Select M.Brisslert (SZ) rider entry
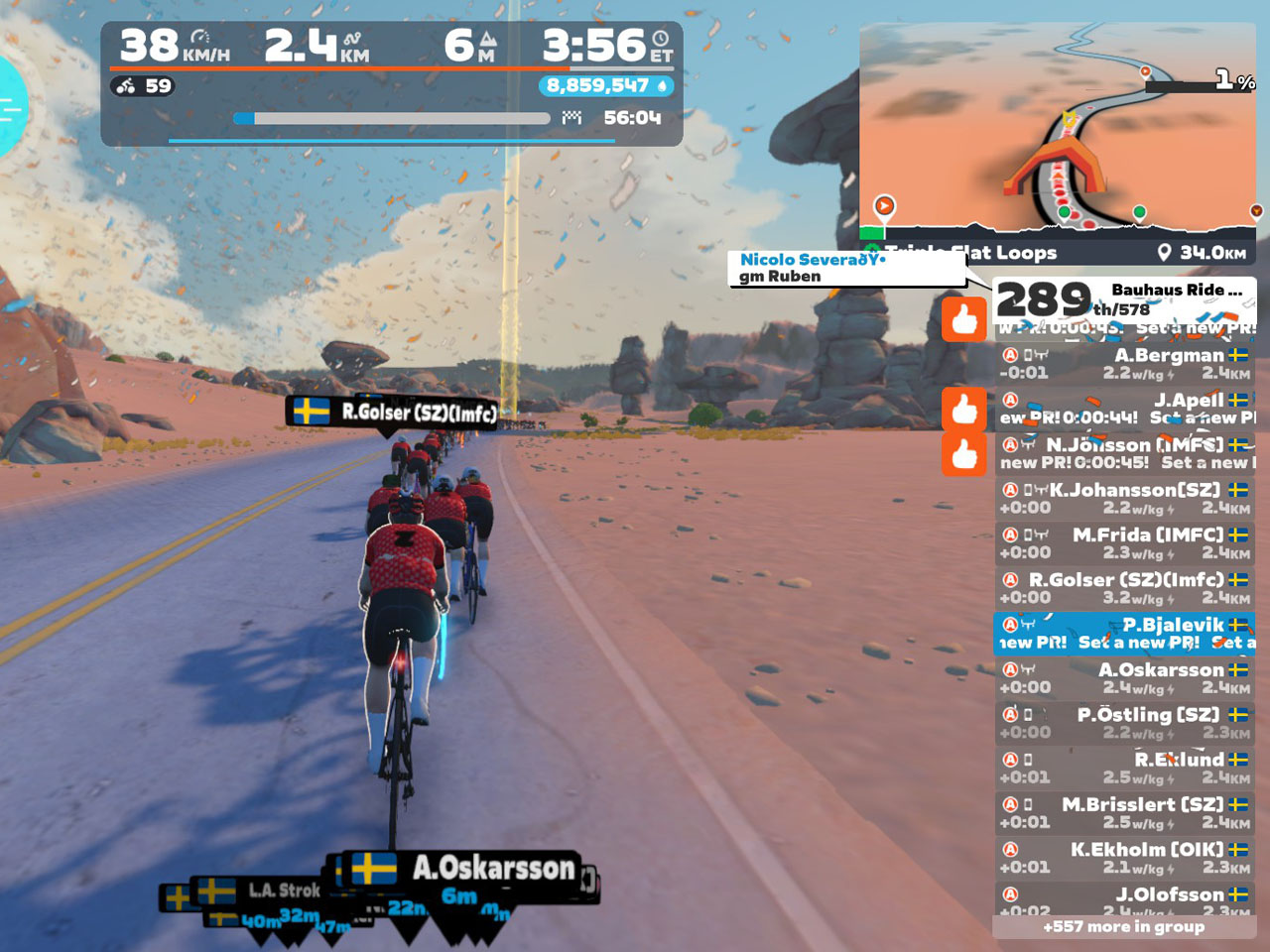This screenshot has height=952, width=1270. 1124,813
